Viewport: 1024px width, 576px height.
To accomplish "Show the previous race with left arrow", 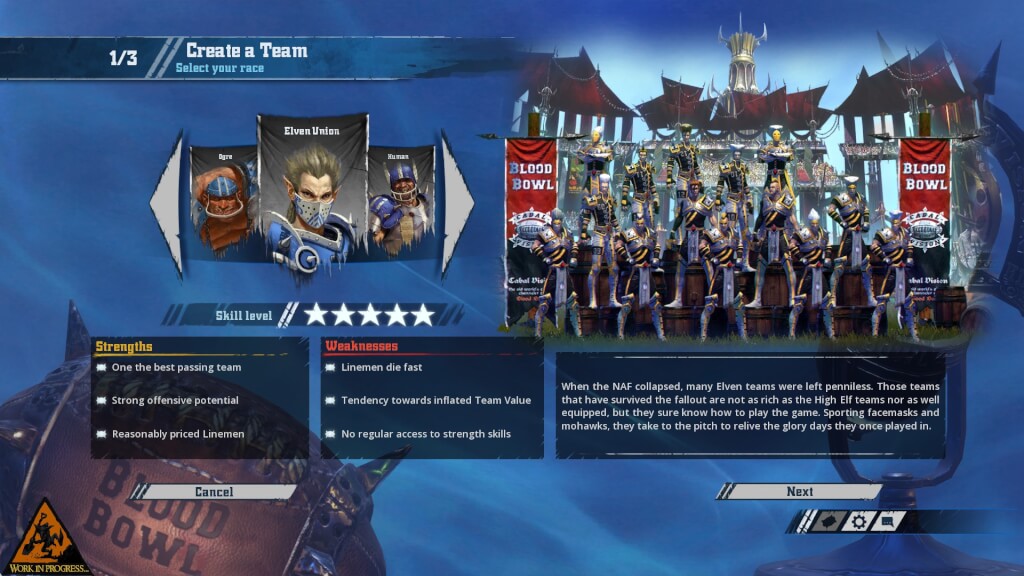I will click(x=168, y=204).
